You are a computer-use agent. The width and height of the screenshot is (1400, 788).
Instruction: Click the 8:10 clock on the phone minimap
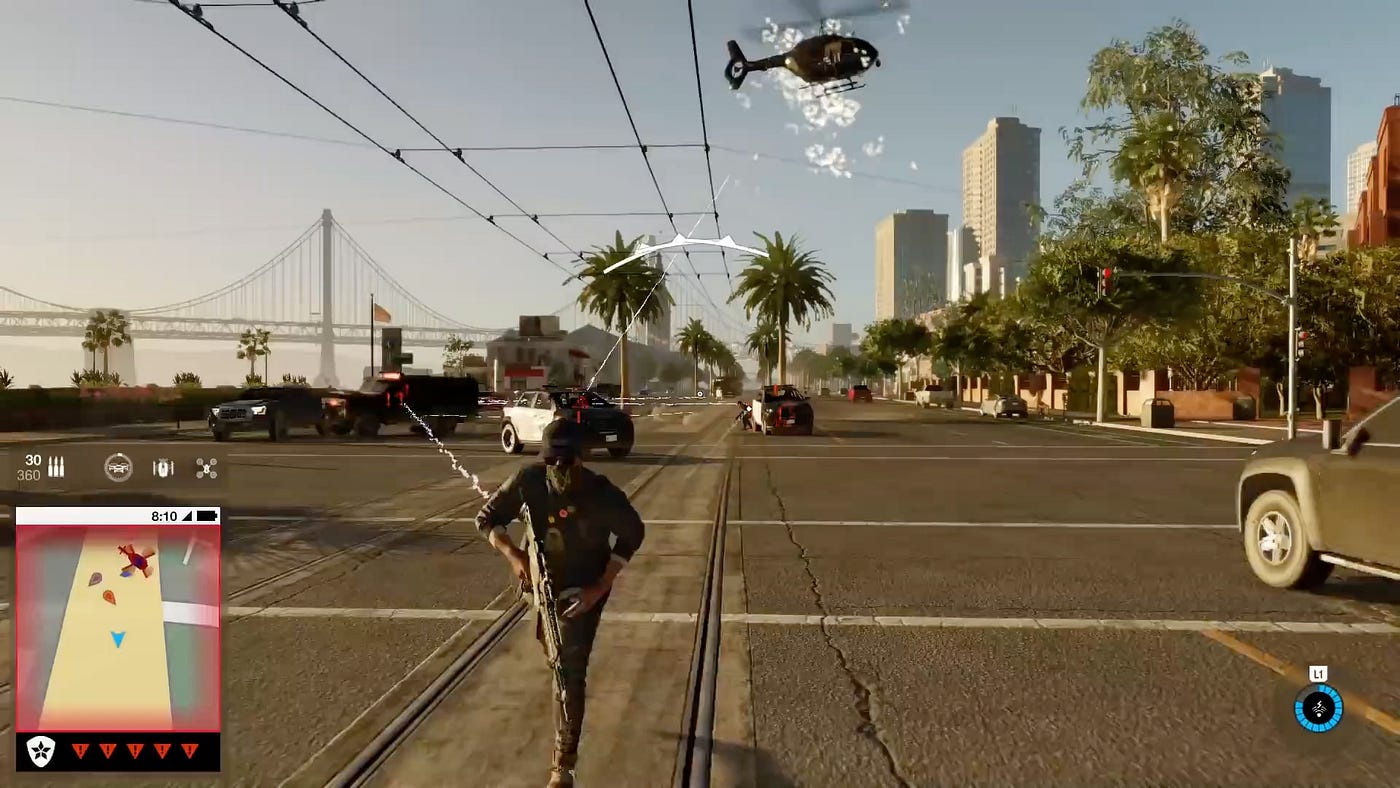click(165, 514)
